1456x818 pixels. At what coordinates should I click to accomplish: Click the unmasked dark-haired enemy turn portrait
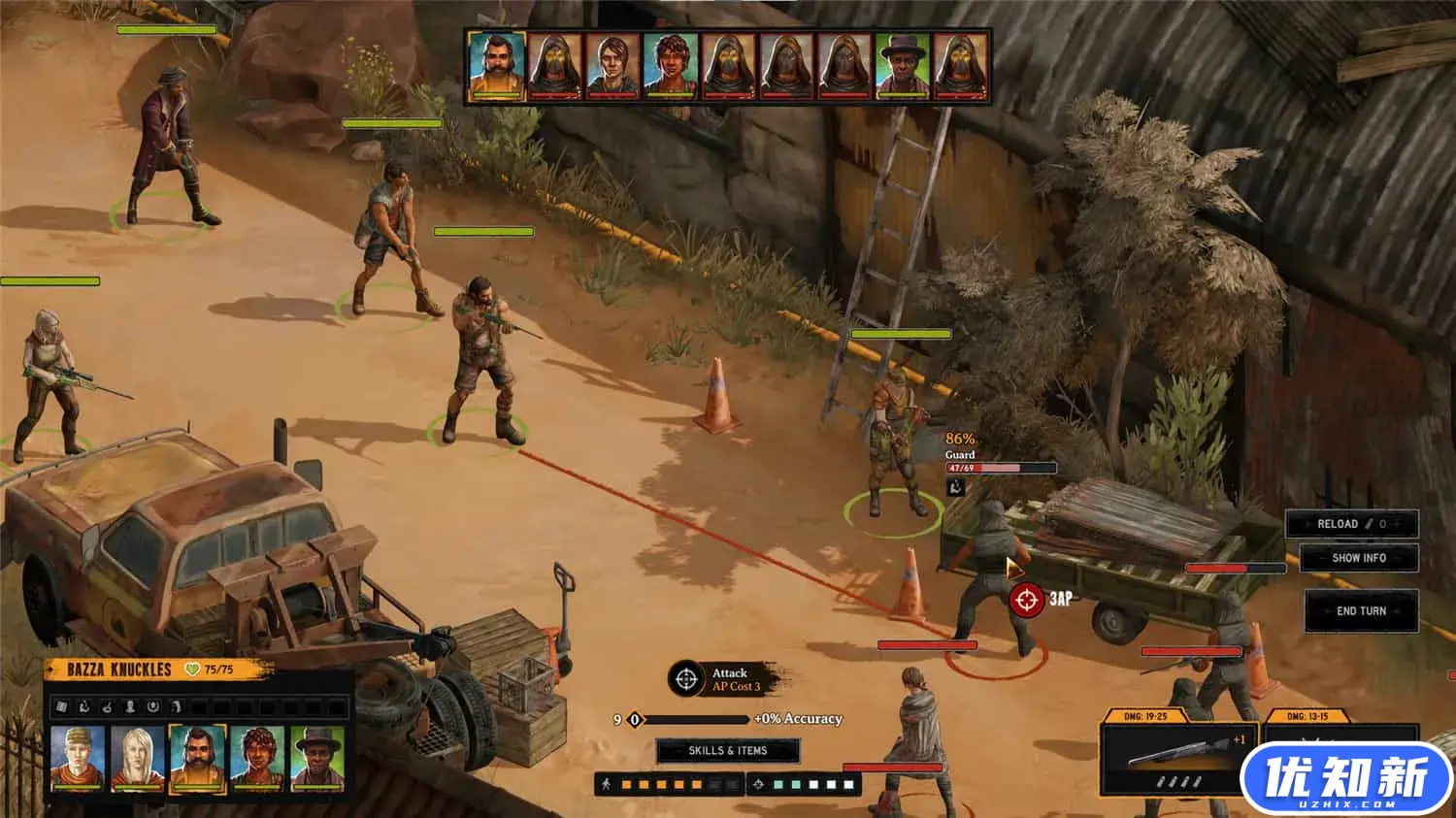612,66
